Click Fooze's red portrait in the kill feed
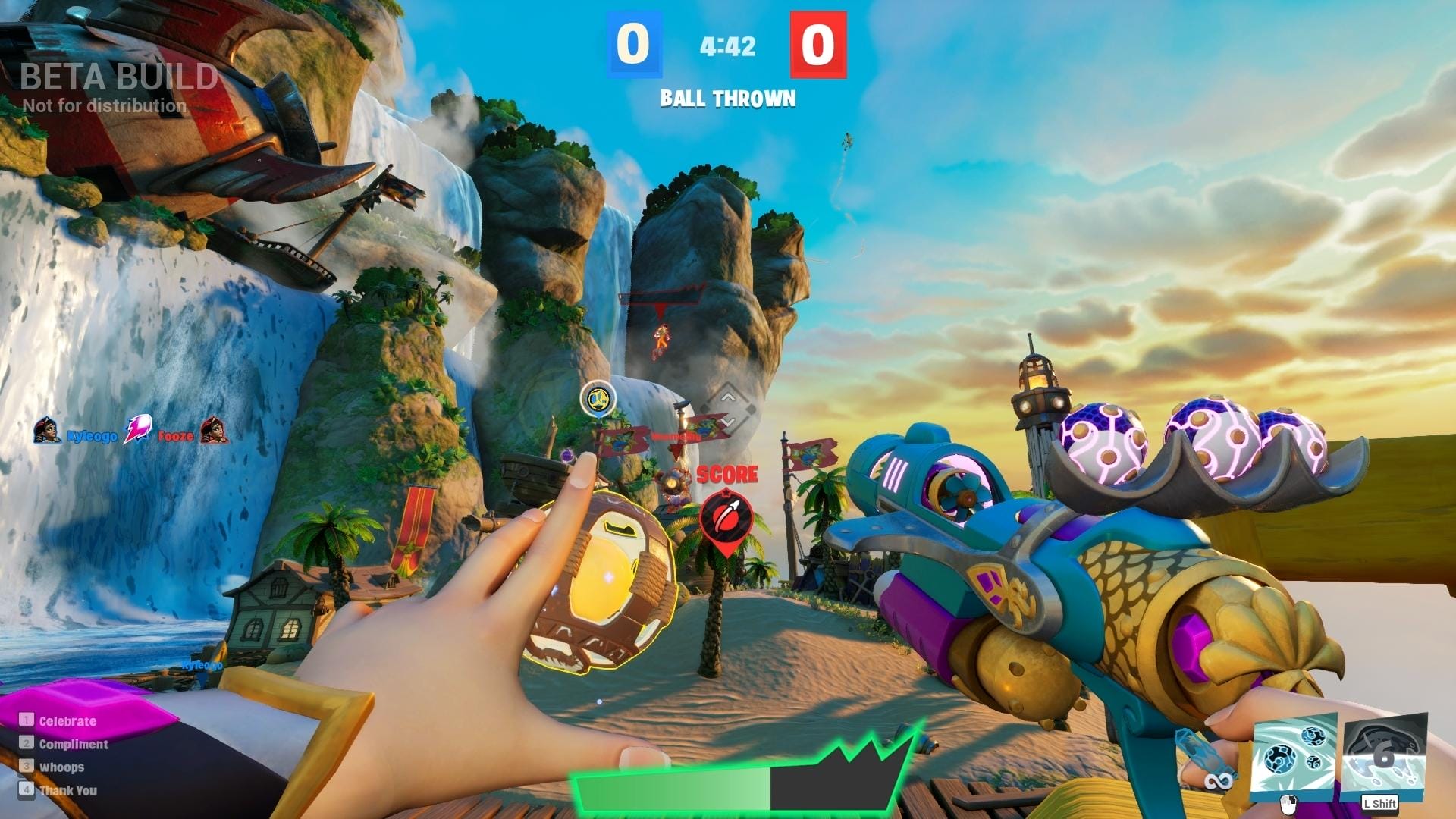 coord(215,431)
